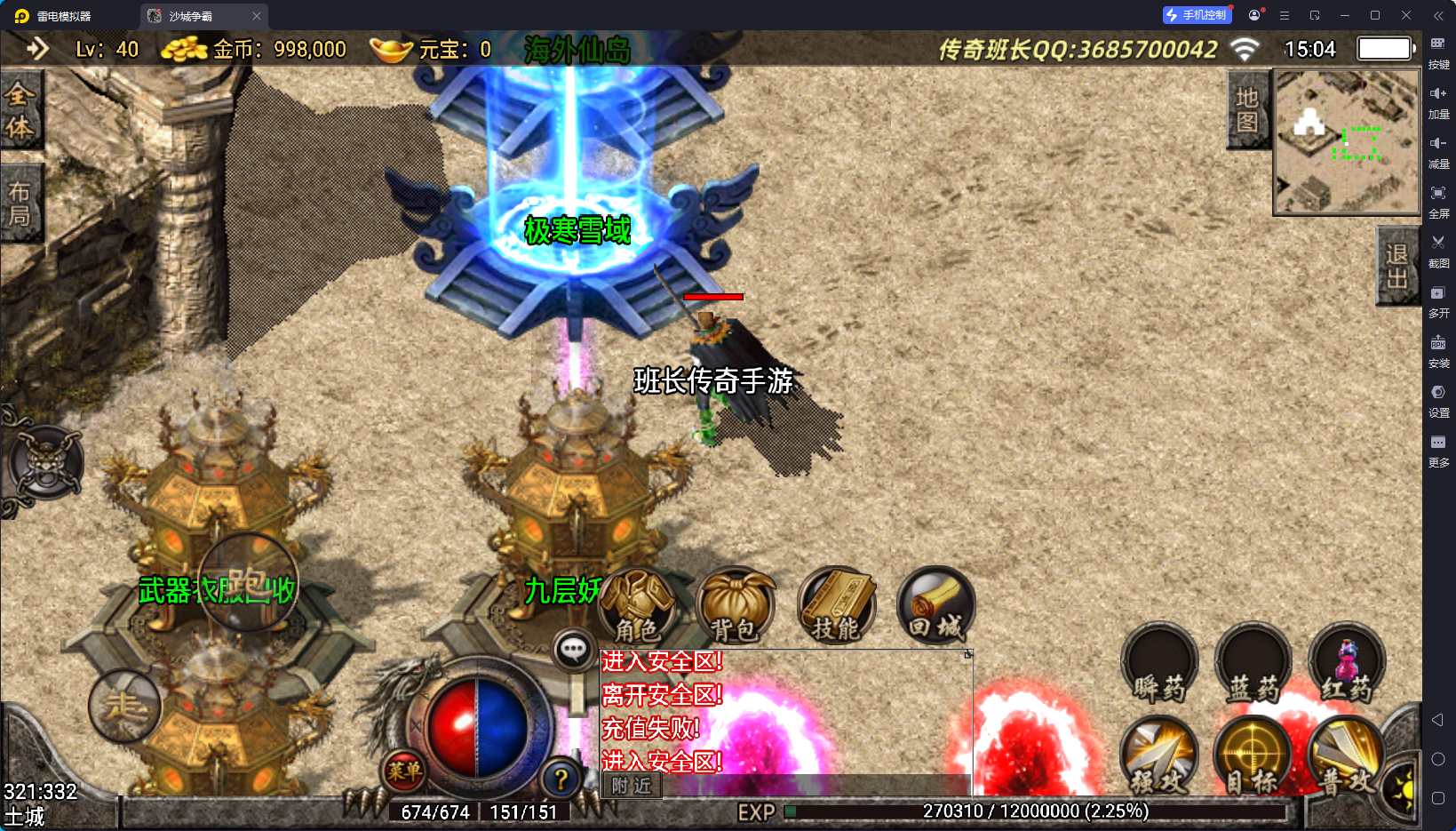Image resolution: width=1456 pixels, height=831 pixels.
Task: Use the 红药 health potion slot
Action: pos(1346,664)
